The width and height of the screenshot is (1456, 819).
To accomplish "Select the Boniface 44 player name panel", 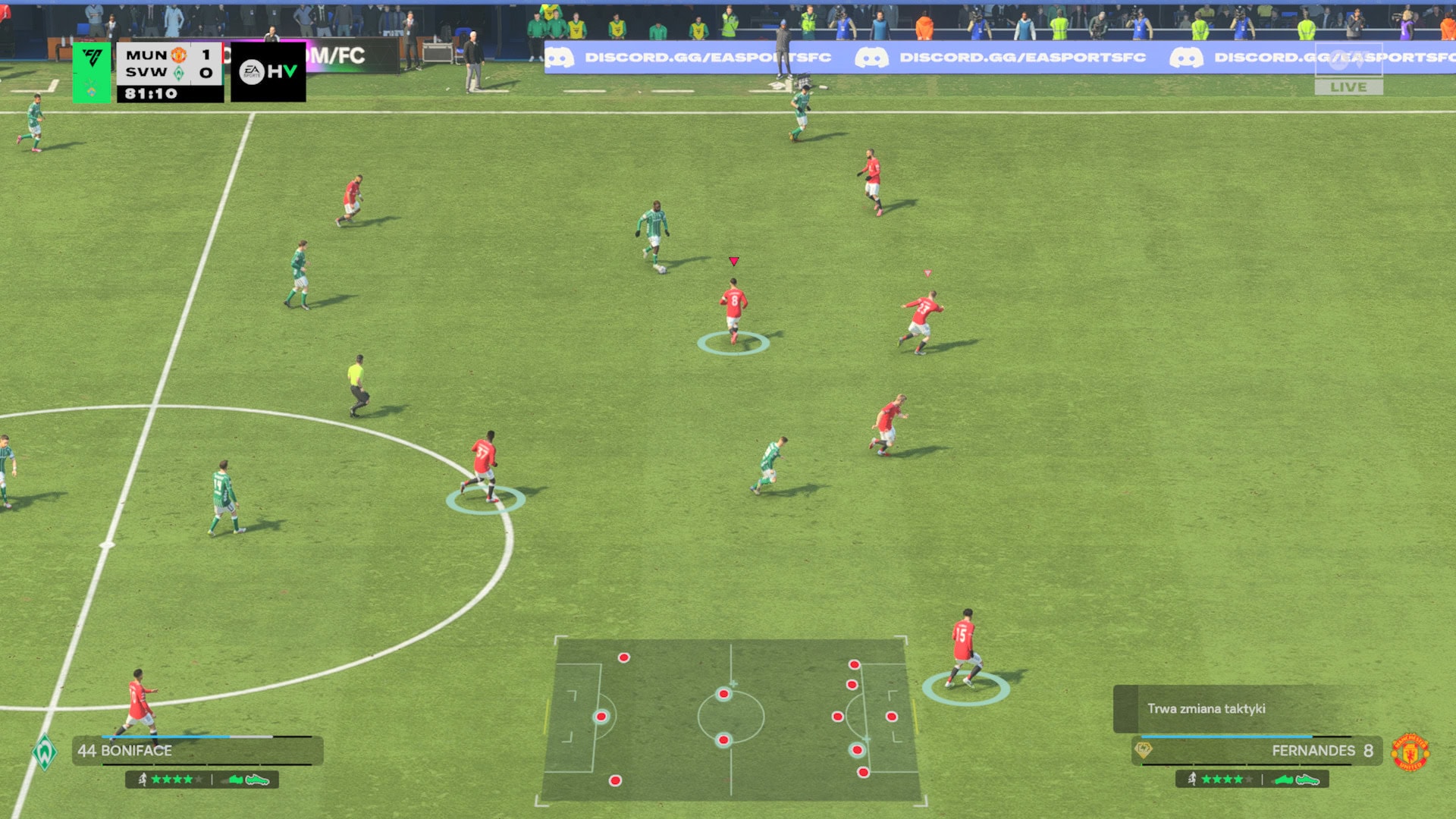I will pos(197,751).
